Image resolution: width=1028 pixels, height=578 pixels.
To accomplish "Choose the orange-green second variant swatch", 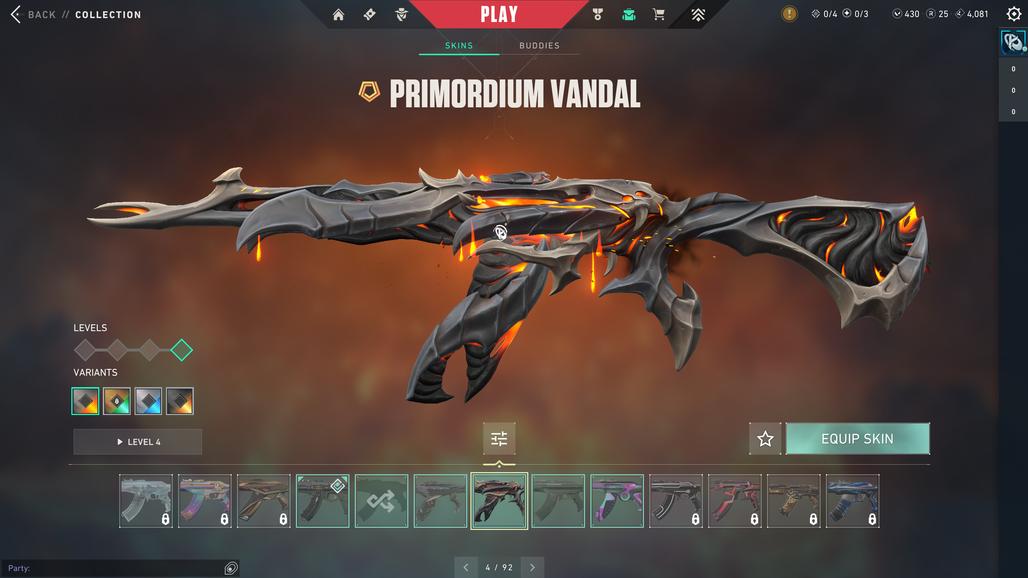I will click(117, 401).
